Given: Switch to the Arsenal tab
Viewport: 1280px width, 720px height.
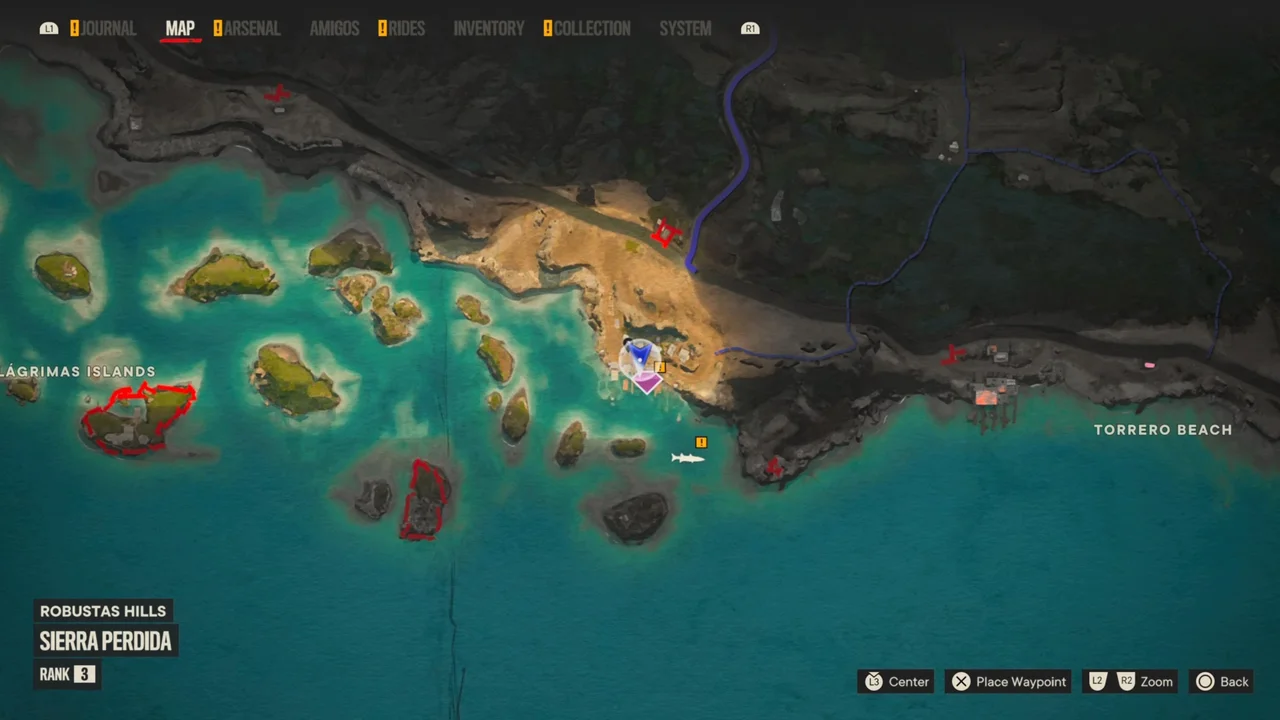Looking at the screenshot, I should (252, 28).
